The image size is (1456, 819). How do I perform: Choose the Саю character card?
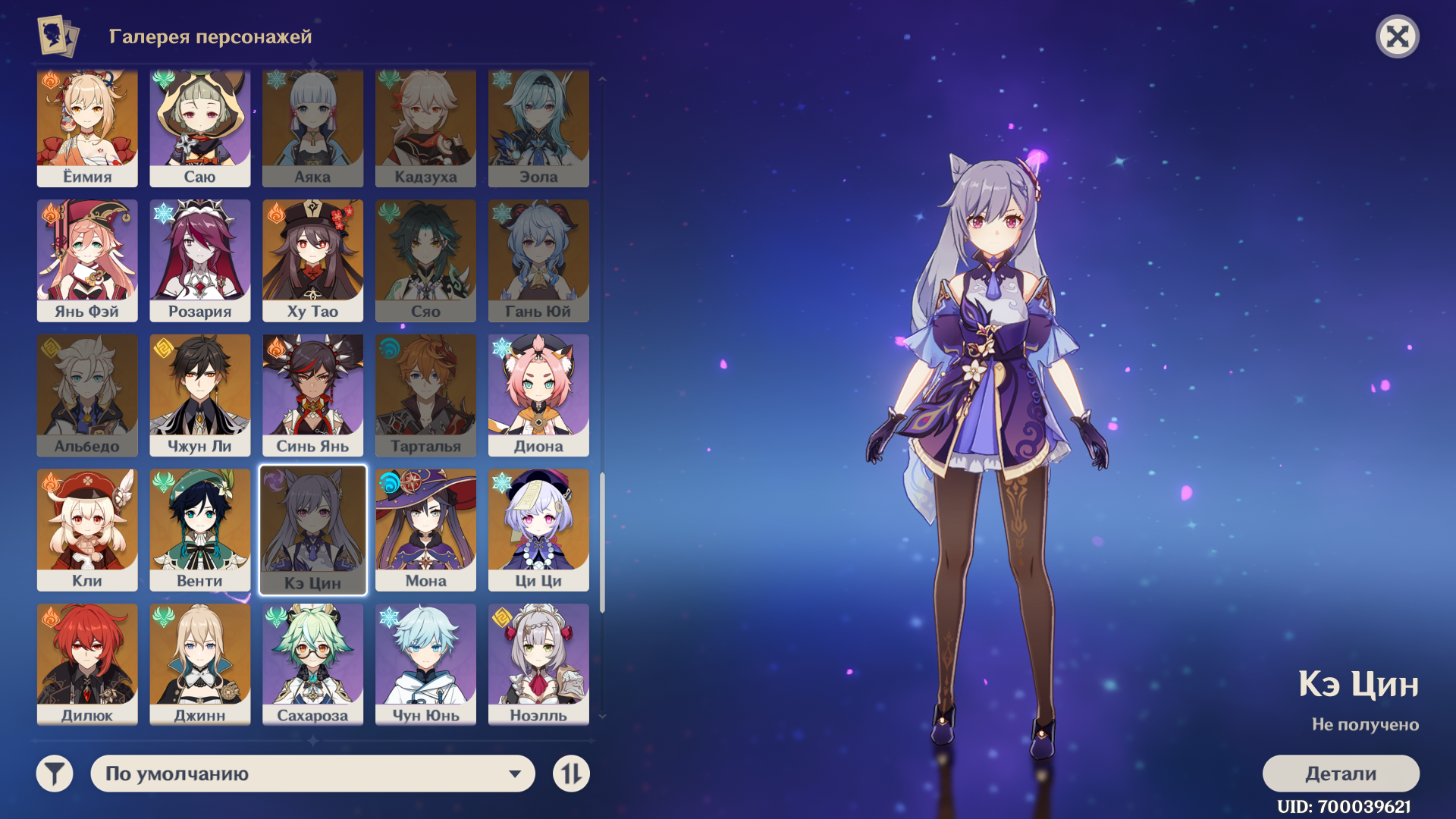[199, 127]
